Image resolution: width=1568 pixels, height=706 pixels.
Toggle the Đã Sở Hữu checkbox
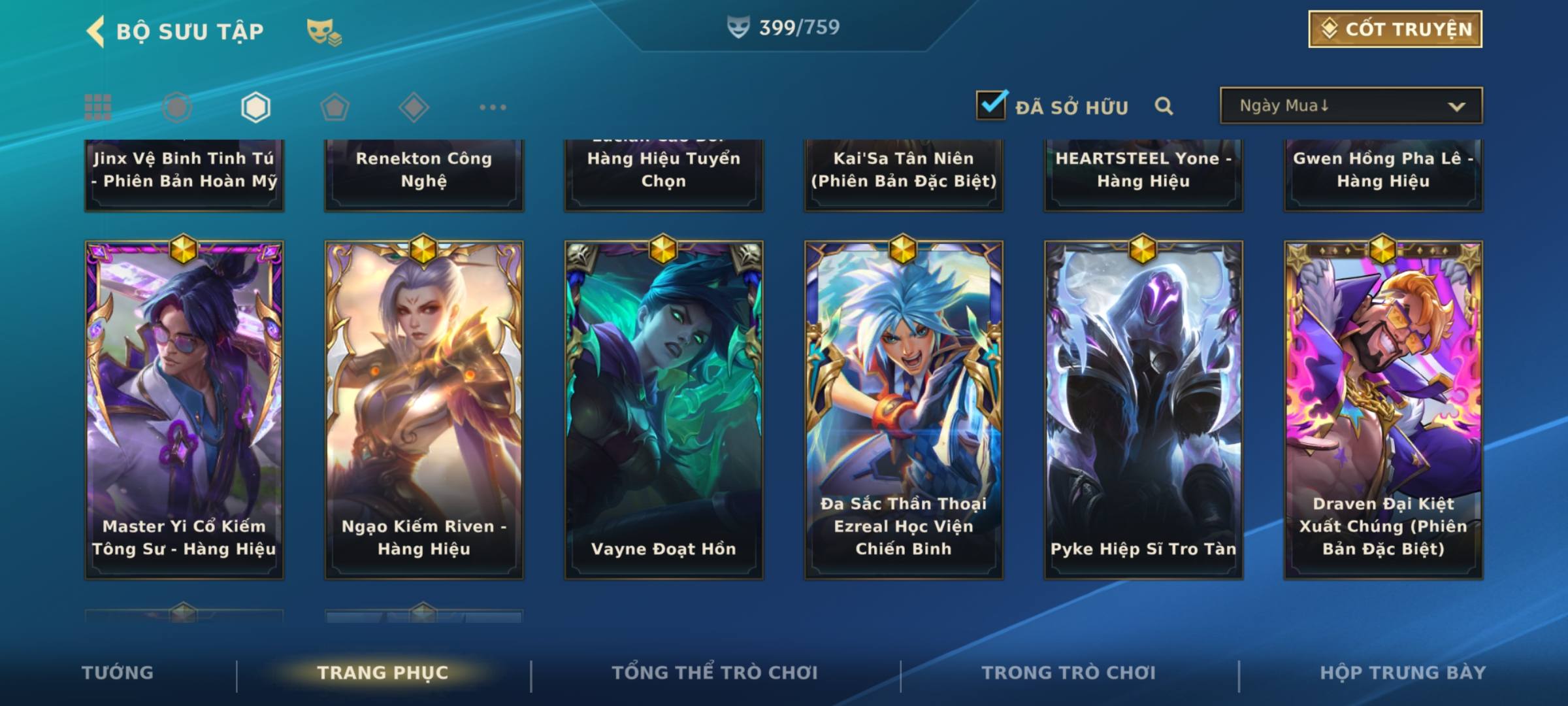pyautogui.click(x=991, y=106)
